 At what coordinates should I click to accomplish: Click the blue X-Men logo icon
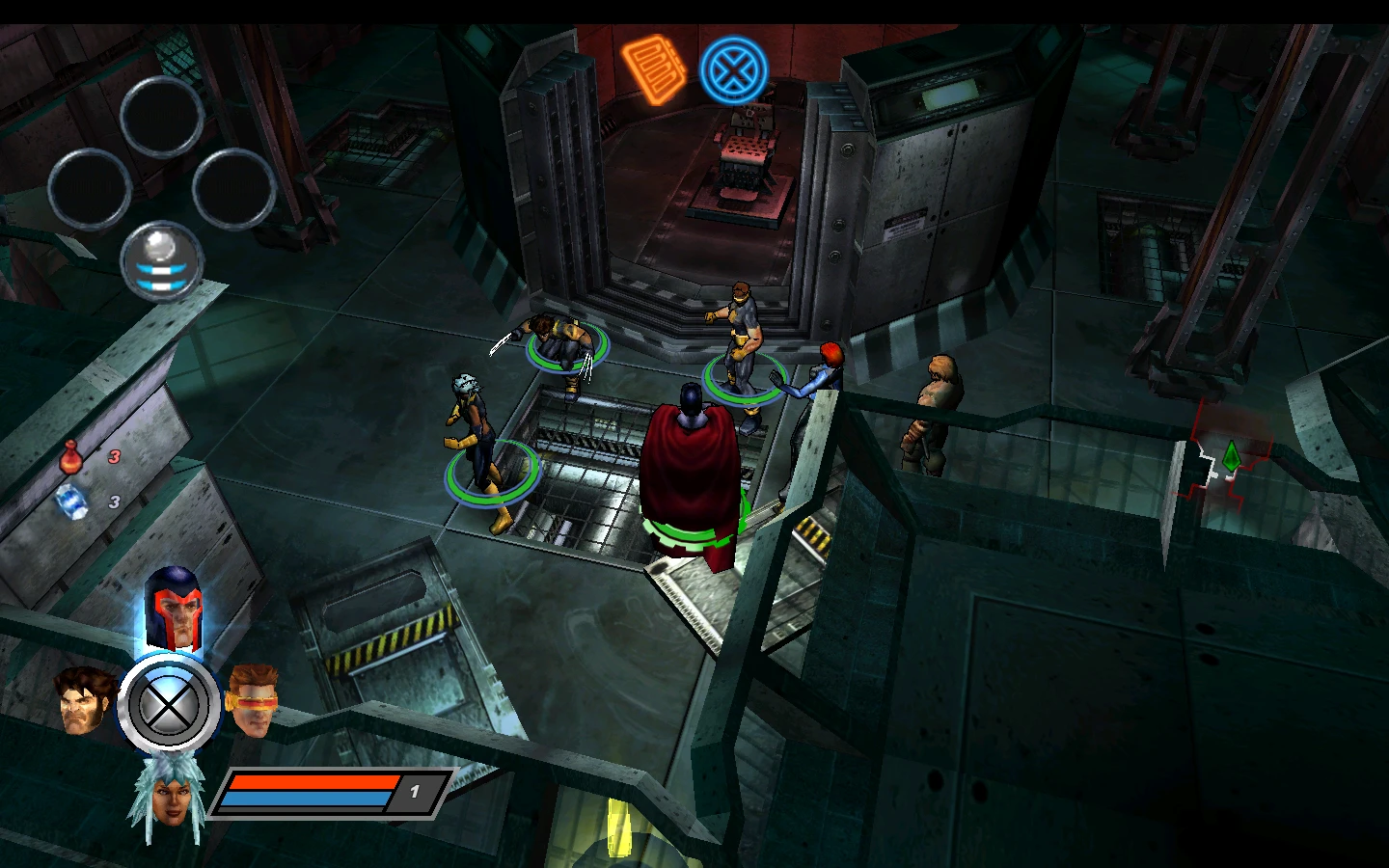coord(733,70)
